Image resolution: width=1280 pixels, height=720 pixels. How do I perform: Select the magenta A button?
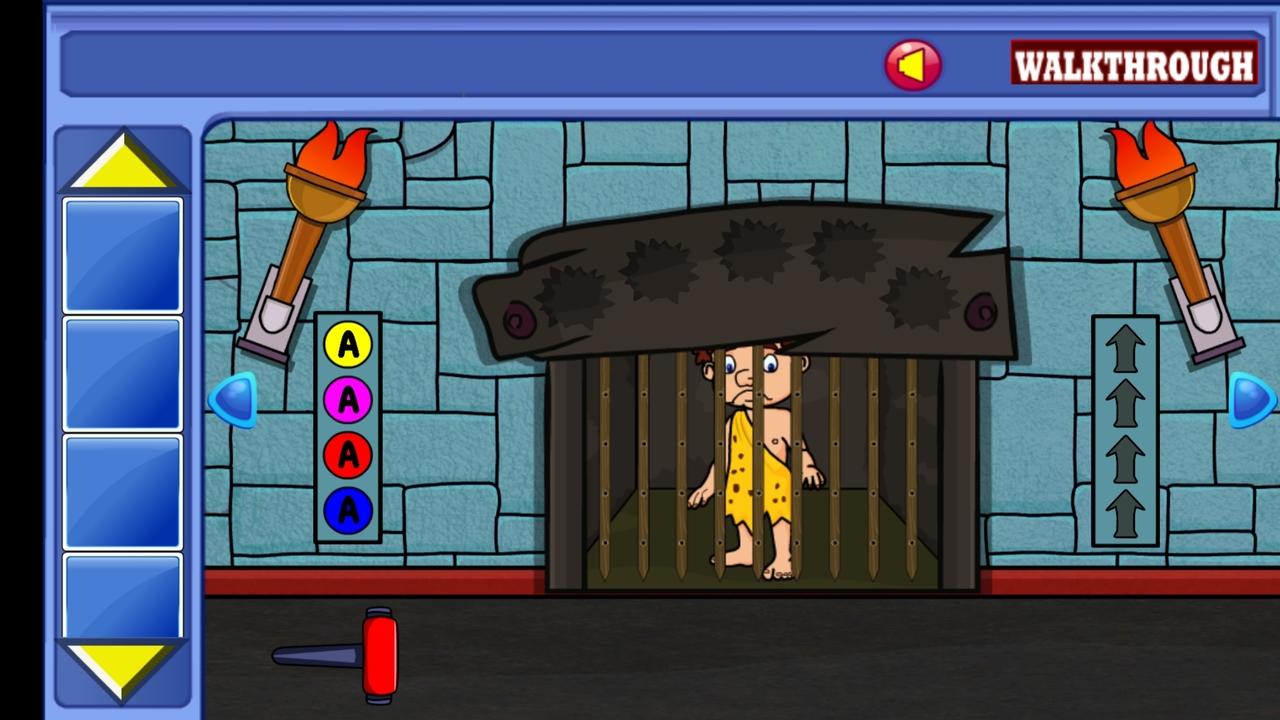[347, 400]
